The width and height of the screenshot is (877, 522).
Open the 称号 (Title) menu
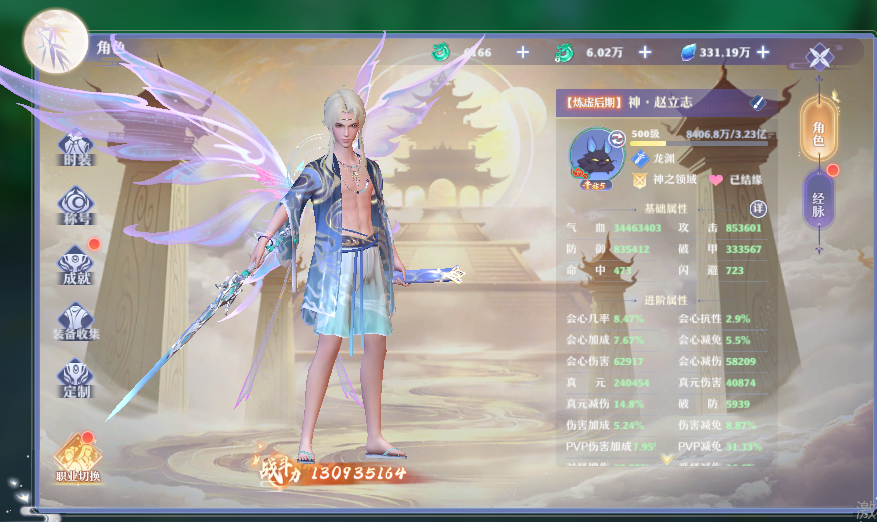coord(76,205)
